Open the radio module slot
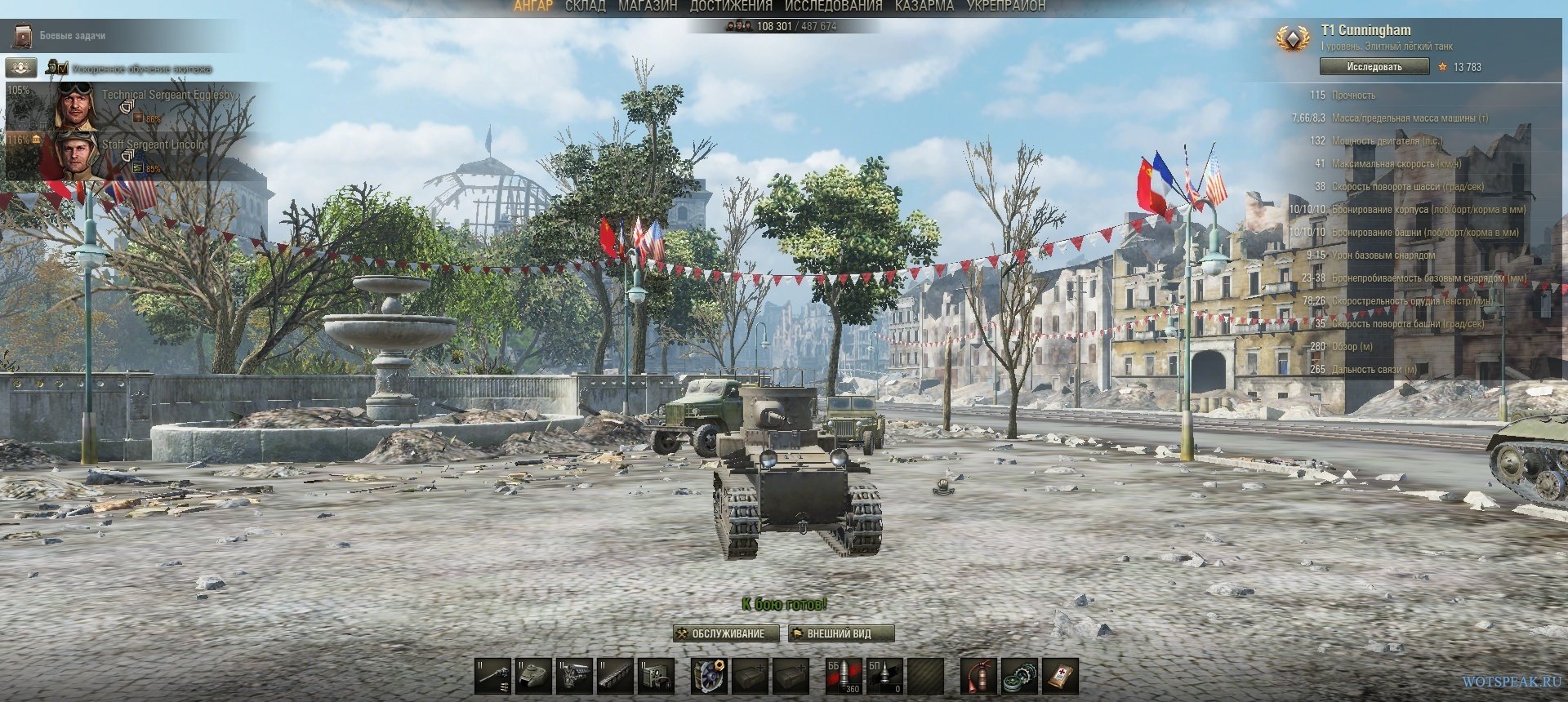This screenshot has height=702, width=1568. [656, 676]
